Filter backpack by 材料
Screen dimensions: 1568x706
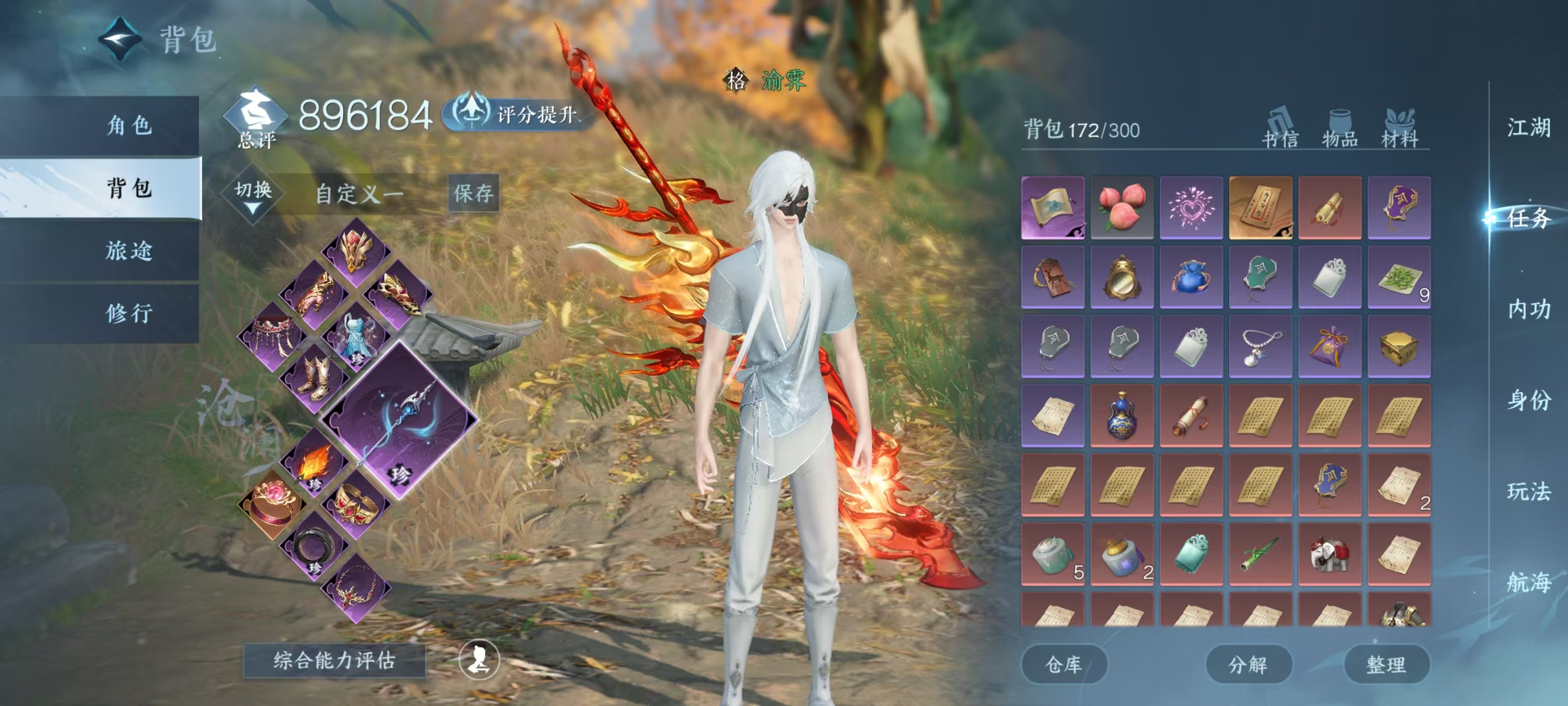click(1399, 128)
